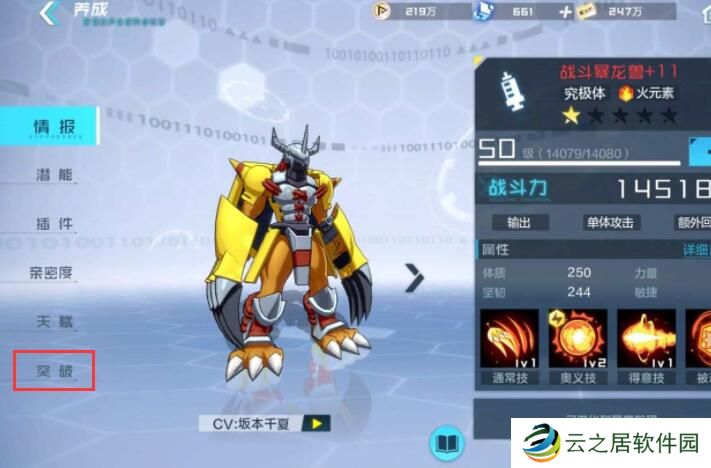This screenshot has height=468, width=711.
Task: Click the 输出 role tag
Action: click(x=519, y=223)
